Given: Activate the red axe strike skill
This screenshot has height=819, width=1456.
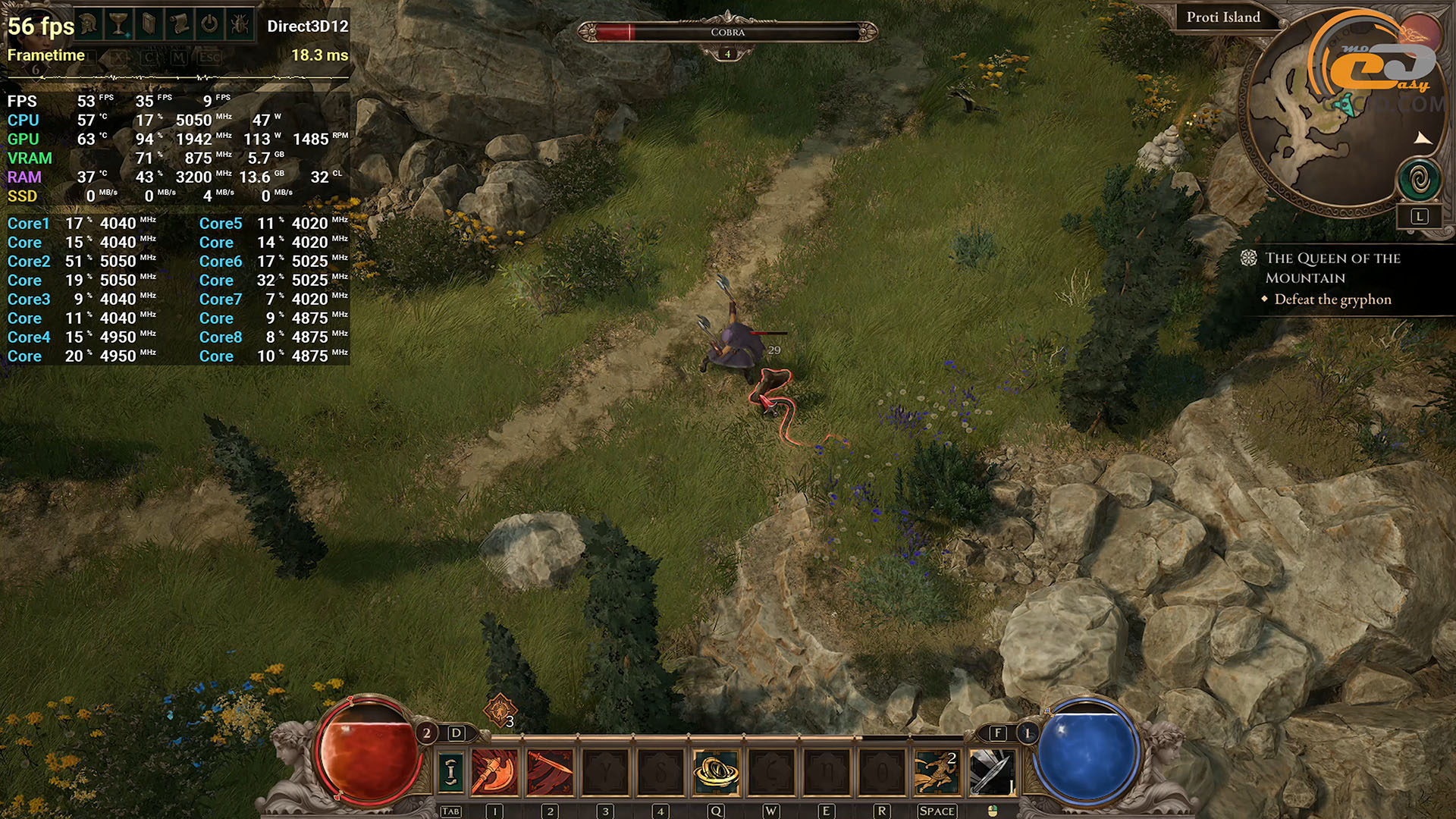Looking at the screenshot, I should coord(495,772).
